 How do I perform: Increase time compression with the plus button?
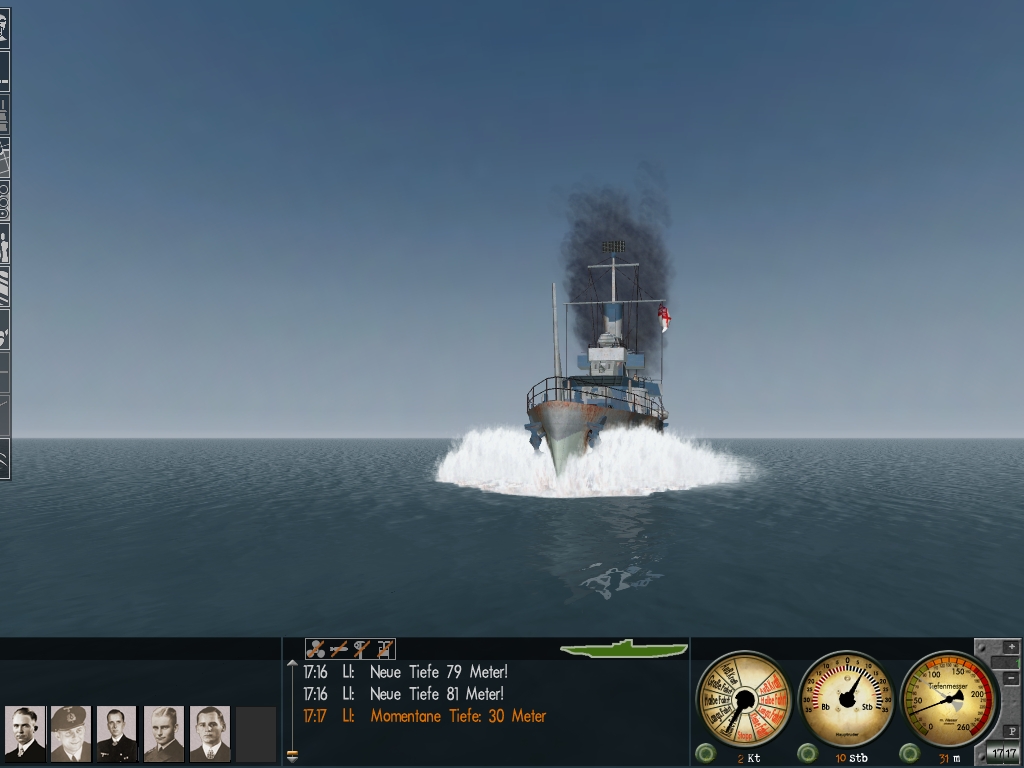[x=1011, y=647]
